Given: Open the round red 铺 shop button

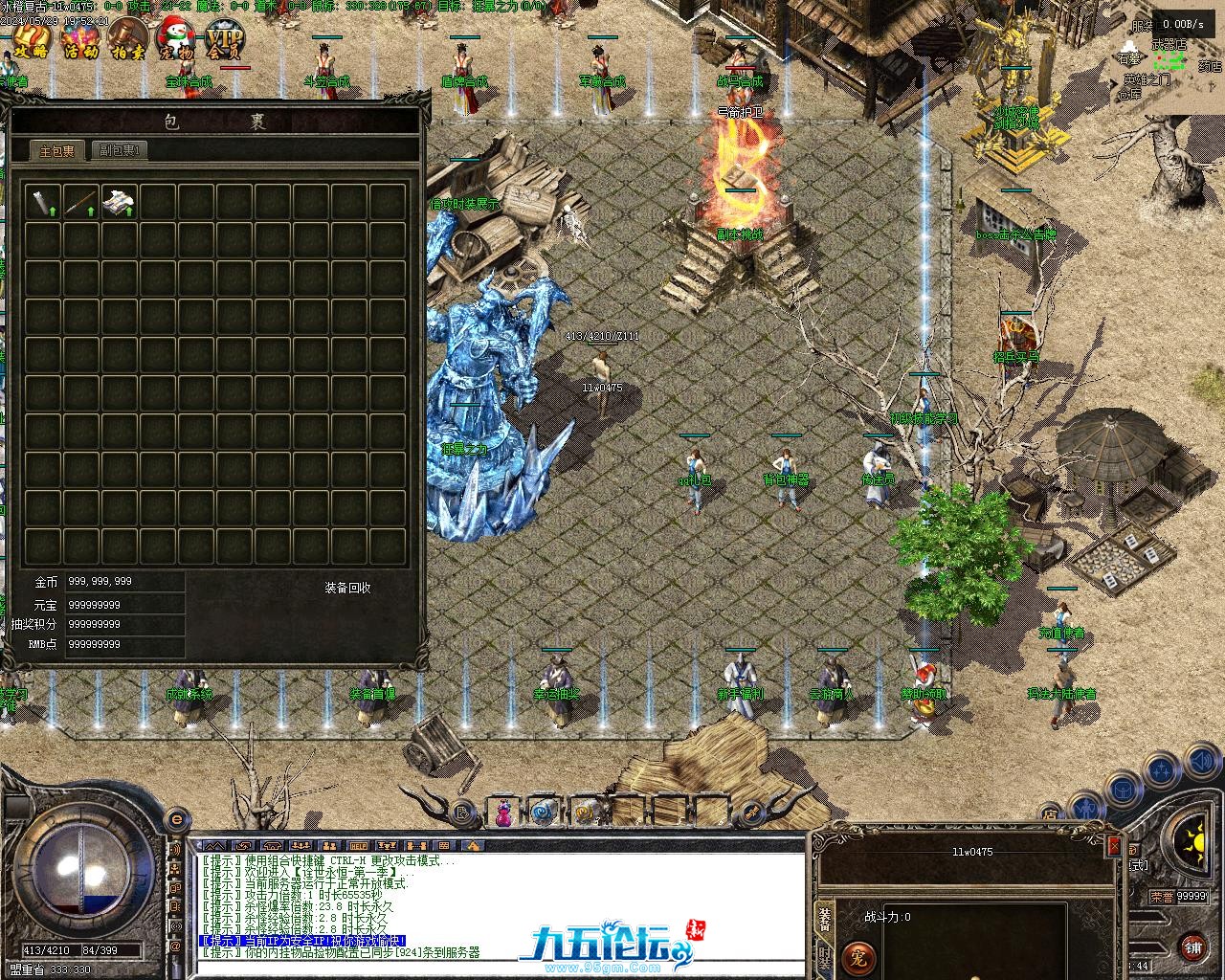Looking at the screenshot, I should pyautogui.click(x=1192, y=947).
